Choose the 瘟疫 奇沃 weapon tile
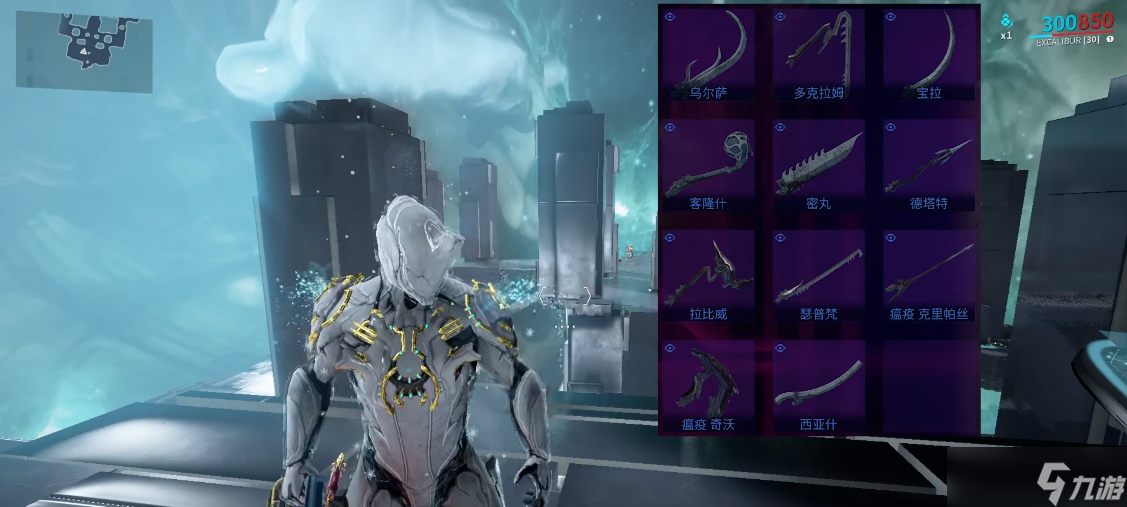The height and width of the screenshot is (507, 1127). pos(708,387)
